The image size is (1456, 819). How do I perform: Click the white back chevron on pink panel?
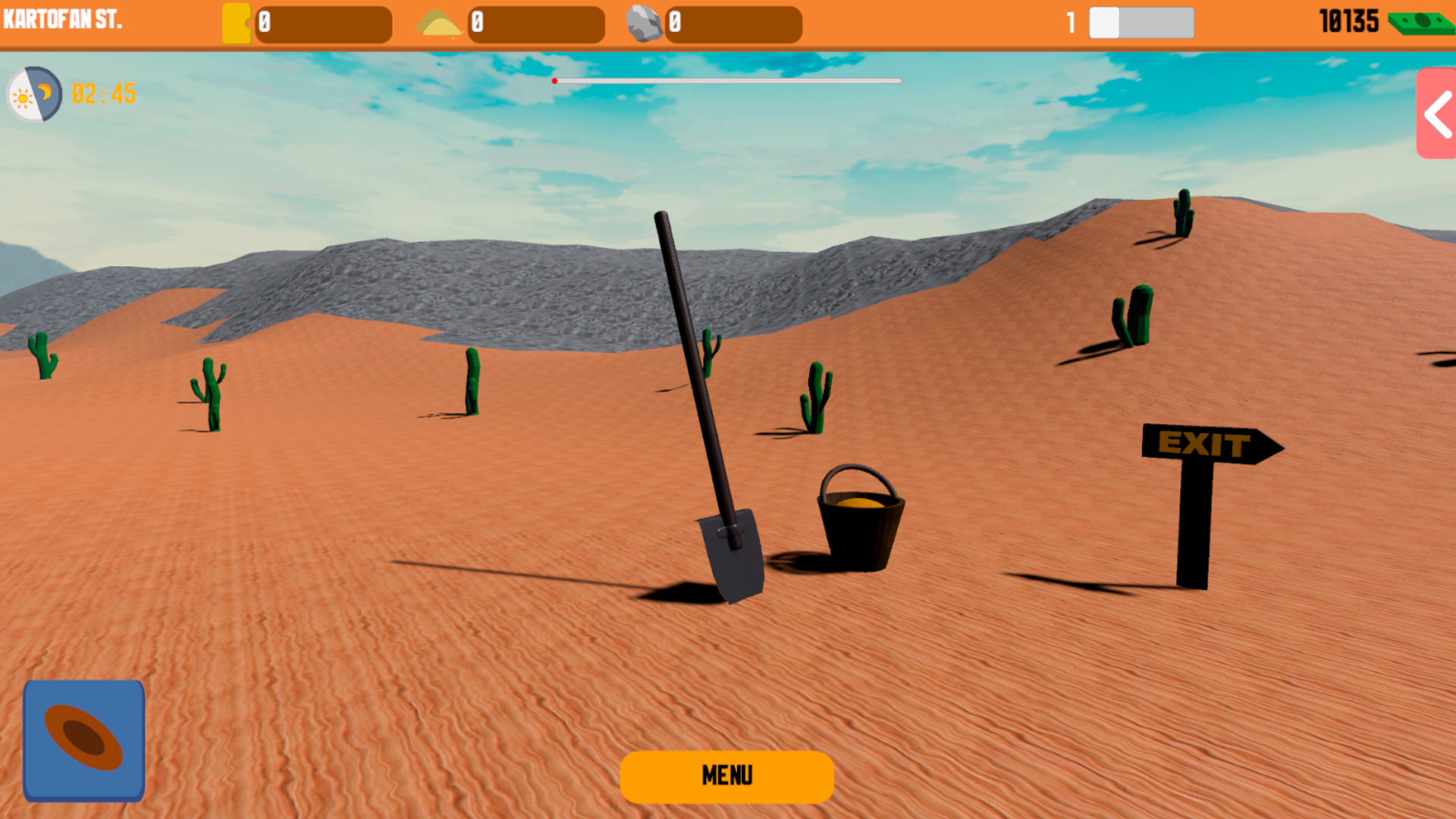click(x=1436, y=115)
